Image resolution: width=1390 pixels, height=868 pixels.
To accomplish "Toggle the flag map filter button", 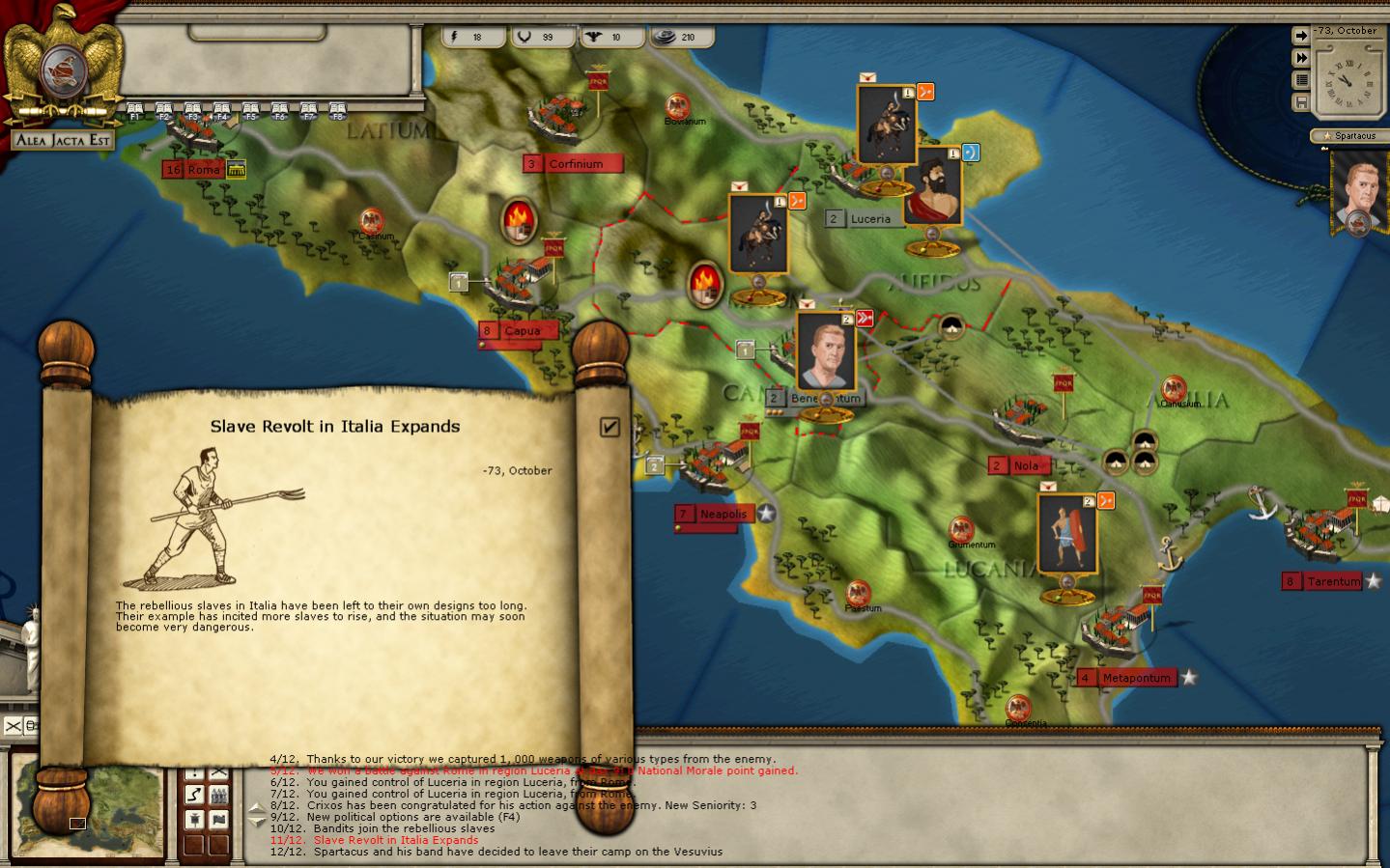I will click(219, 819).
